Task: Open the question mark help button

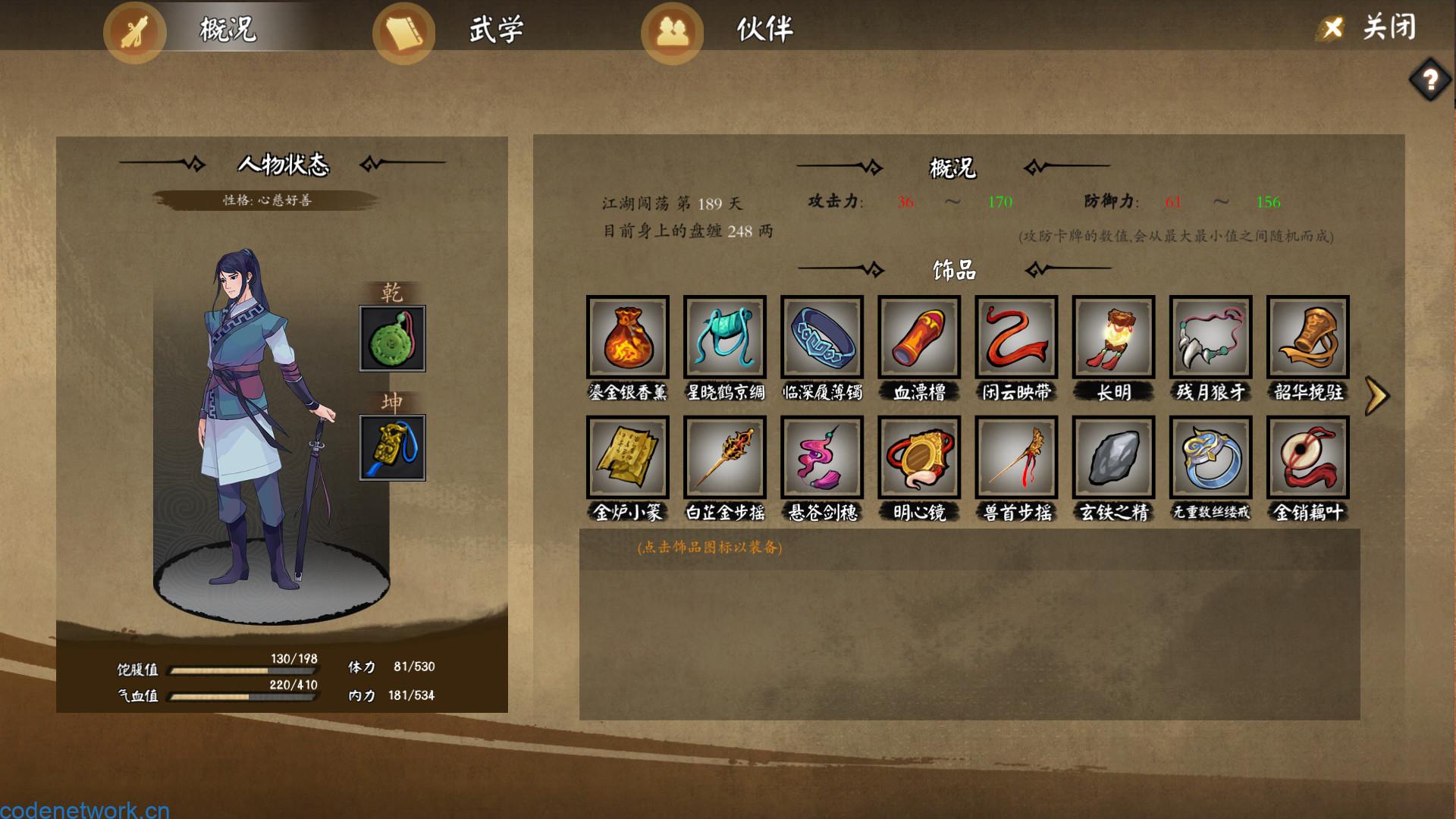Action: [1430, 79]
